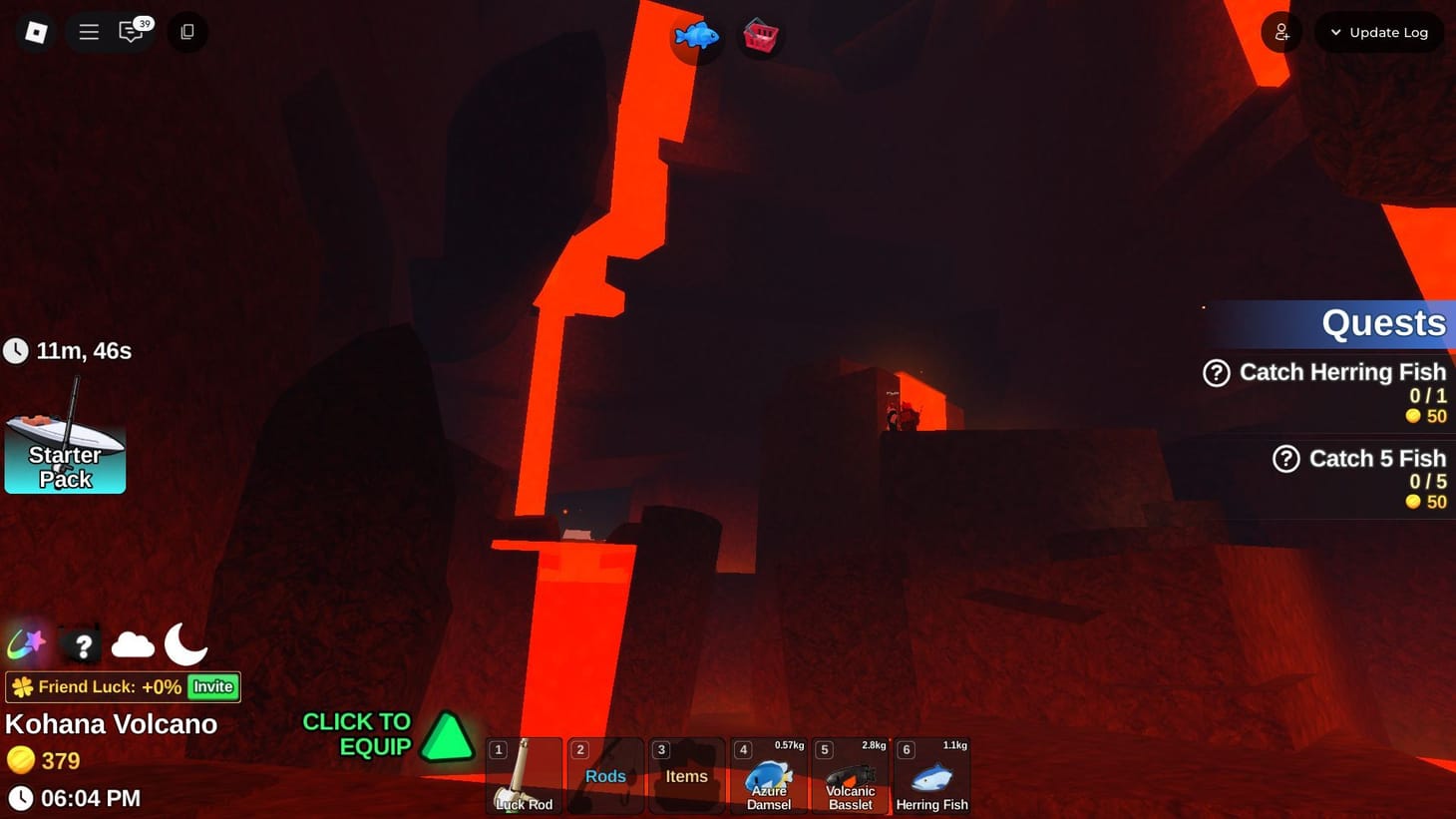Click the crescent moon icon
This screenshot has height=819, width=1456.
click(185, 644)
